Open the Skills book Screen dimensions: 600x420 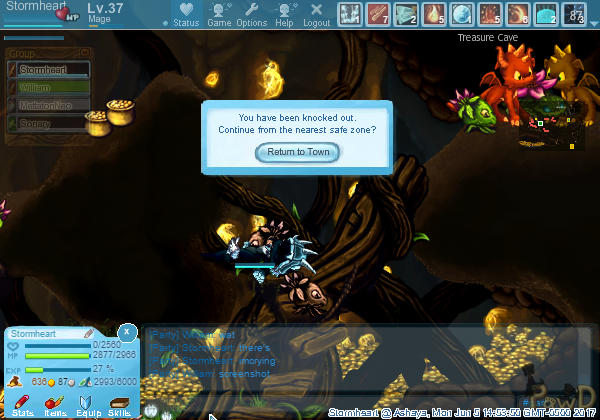pos(119,402)
